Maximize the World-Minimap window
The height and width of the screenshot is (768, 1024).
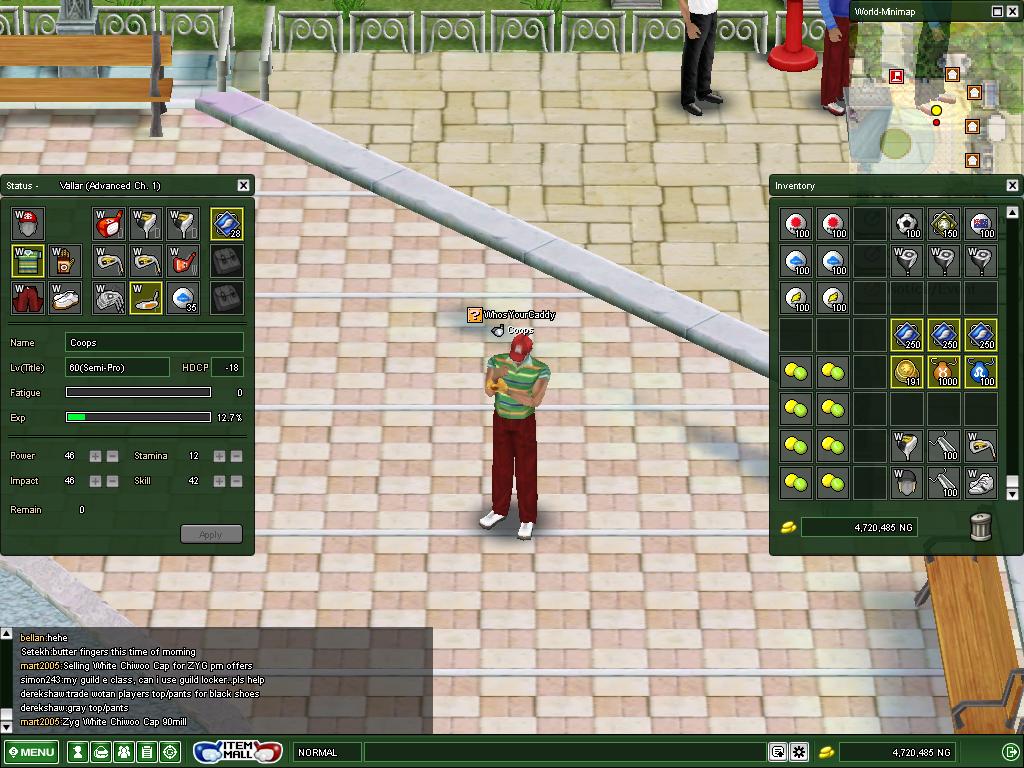(997, 11)
